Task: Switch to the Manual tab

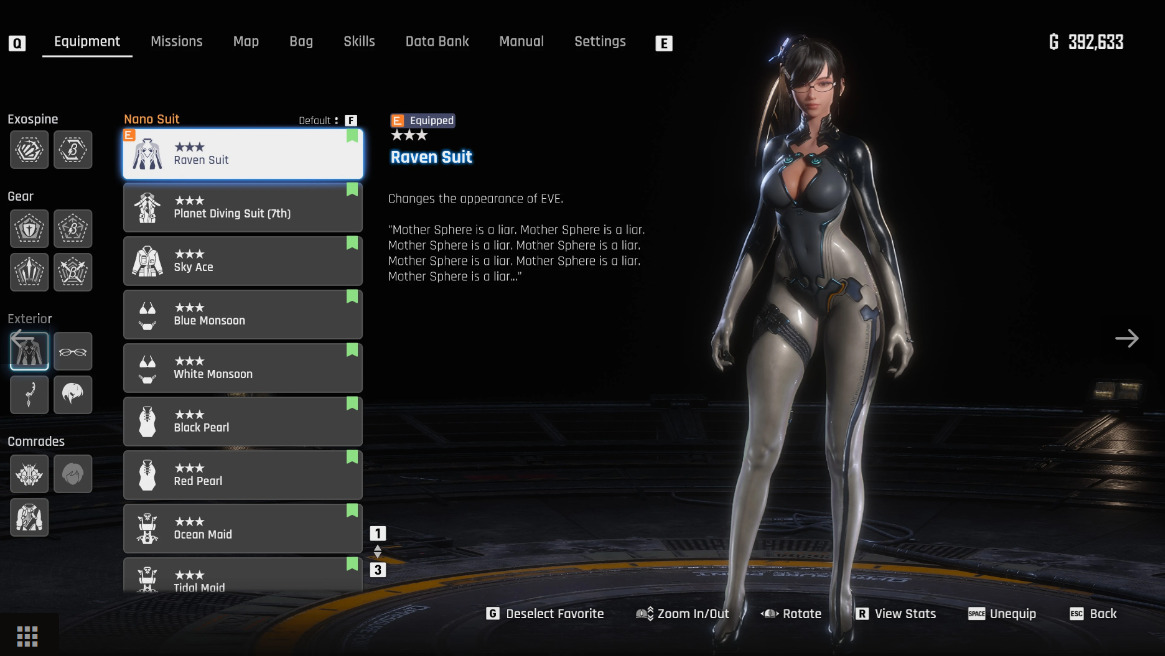Action: (x=521, y=41)
